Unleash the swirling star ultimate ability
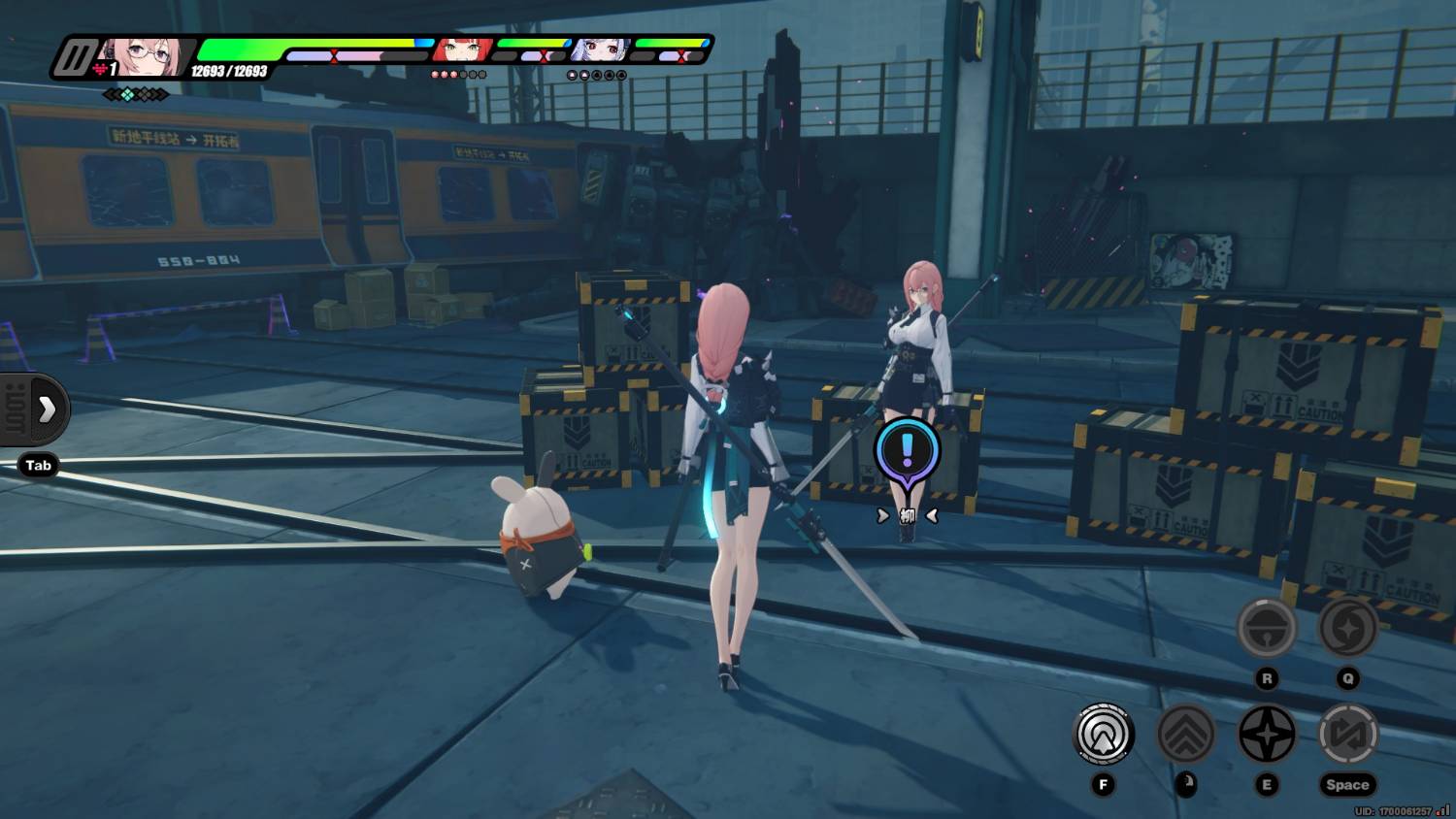This screenshot has width=1456, height=819. pyautogui.click(x=1347, y=629)
